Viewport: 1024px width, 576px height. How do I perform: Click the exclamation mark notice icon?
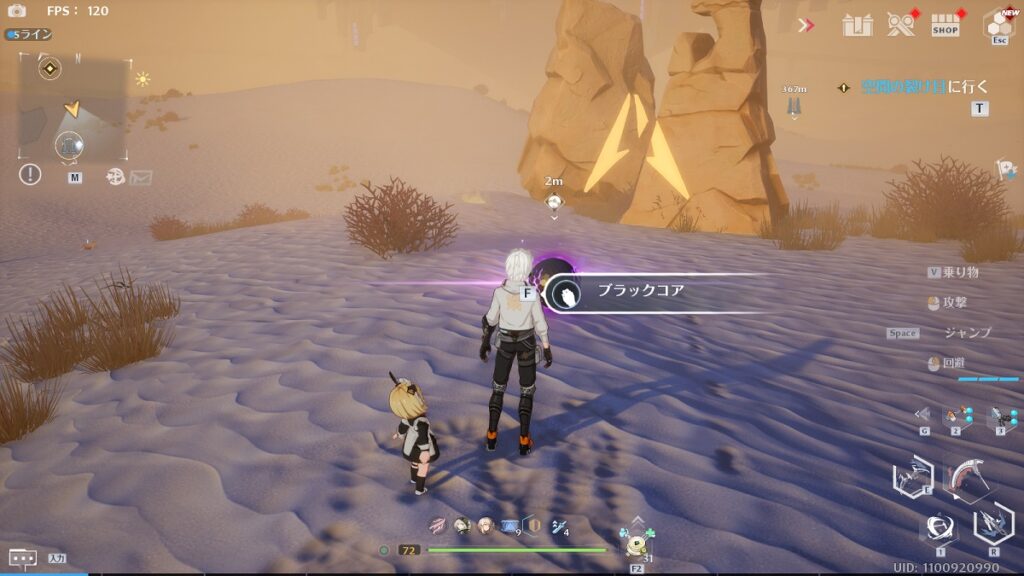point(30,174)
